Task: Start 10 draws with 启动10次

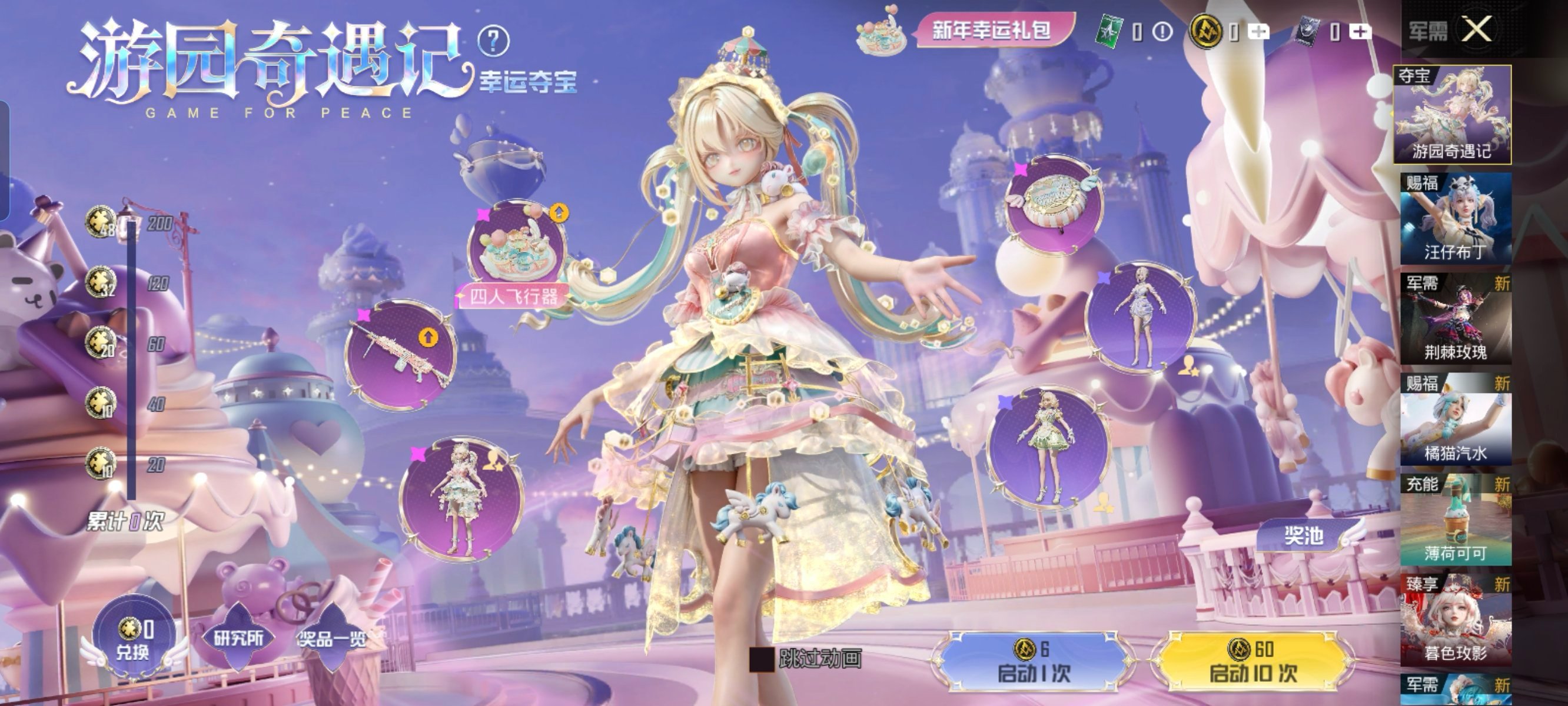Action: point(1253,661)
